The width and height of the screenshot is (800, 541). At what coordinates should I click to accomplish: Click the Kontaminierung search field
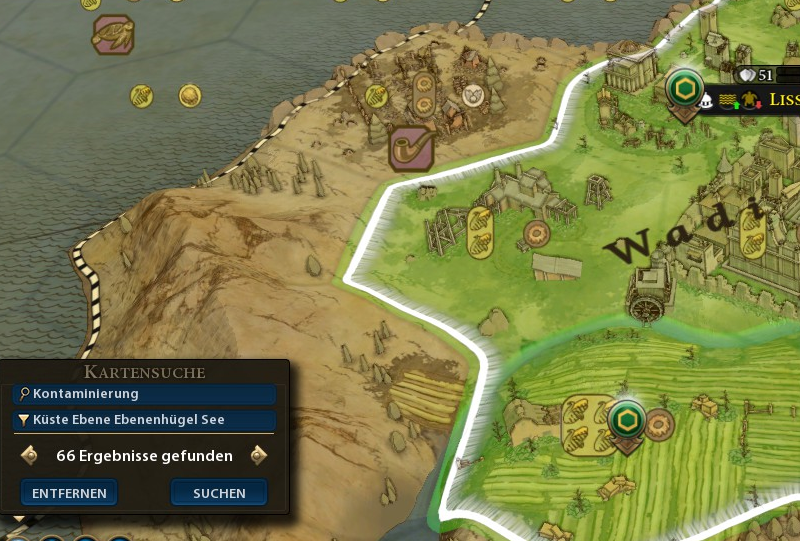[x=145, y=394]
